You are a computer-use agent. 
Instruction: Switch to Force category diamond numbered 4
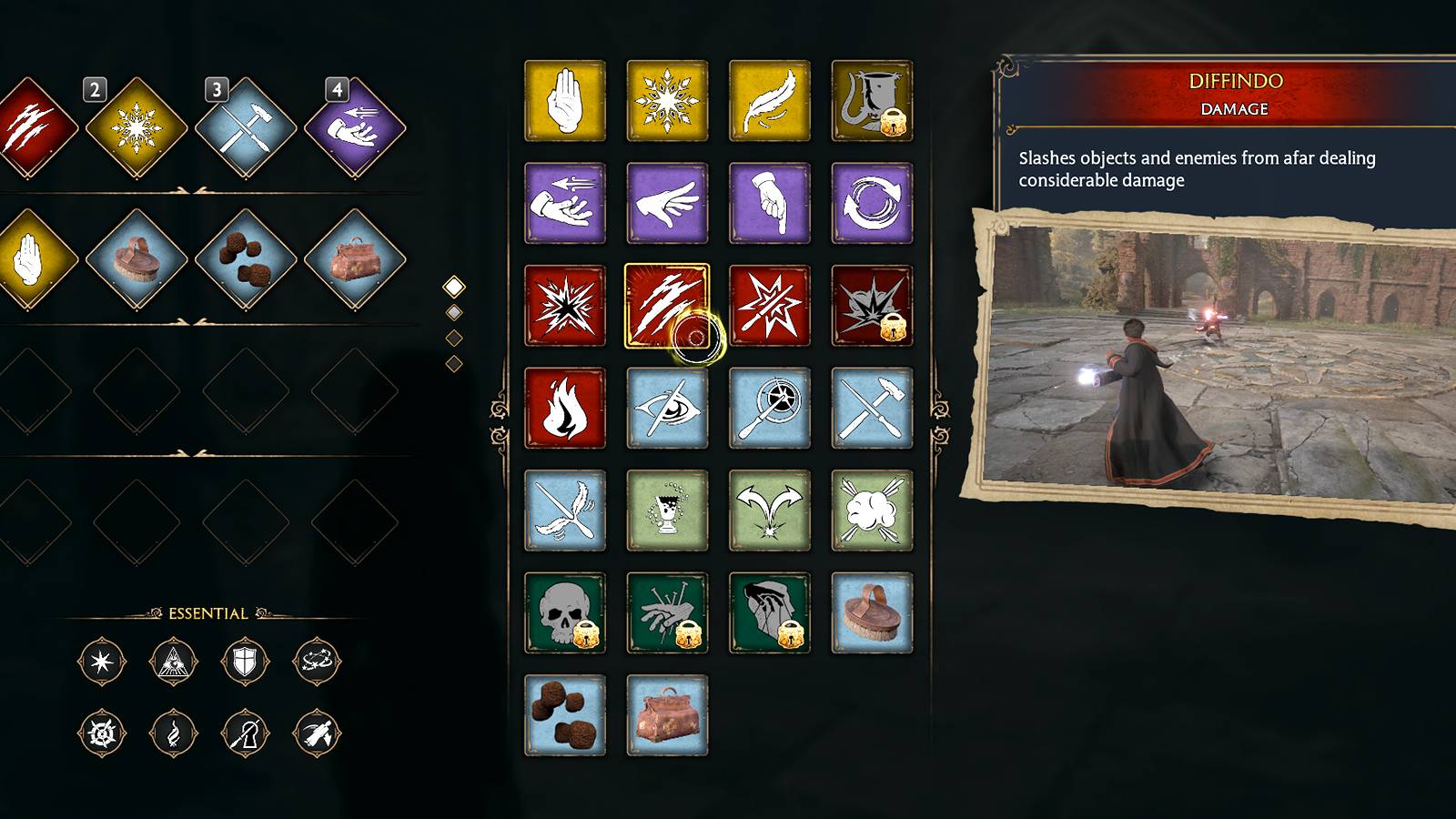[x=355, y=127]
